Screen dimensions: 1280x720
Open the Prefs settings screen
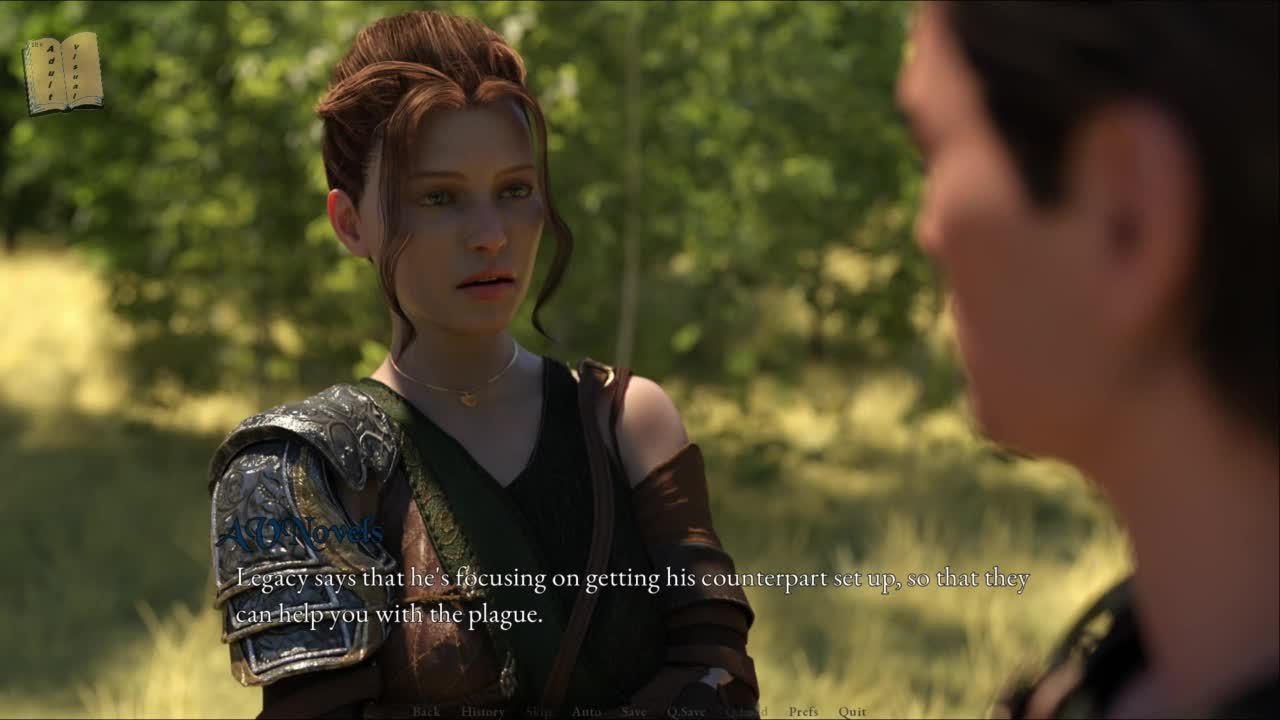803,712
